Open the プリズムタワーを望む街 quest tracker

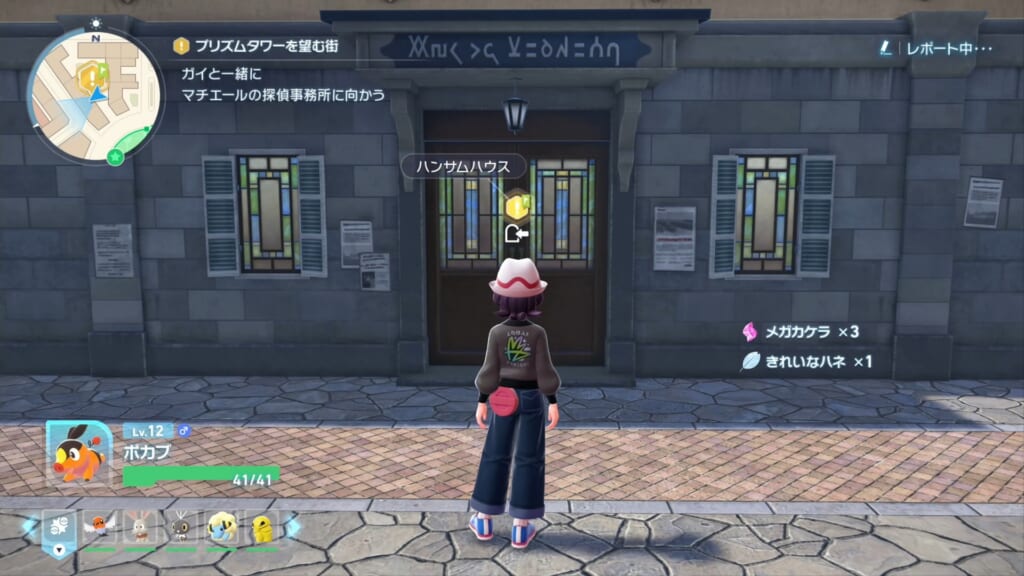point(265,46)
